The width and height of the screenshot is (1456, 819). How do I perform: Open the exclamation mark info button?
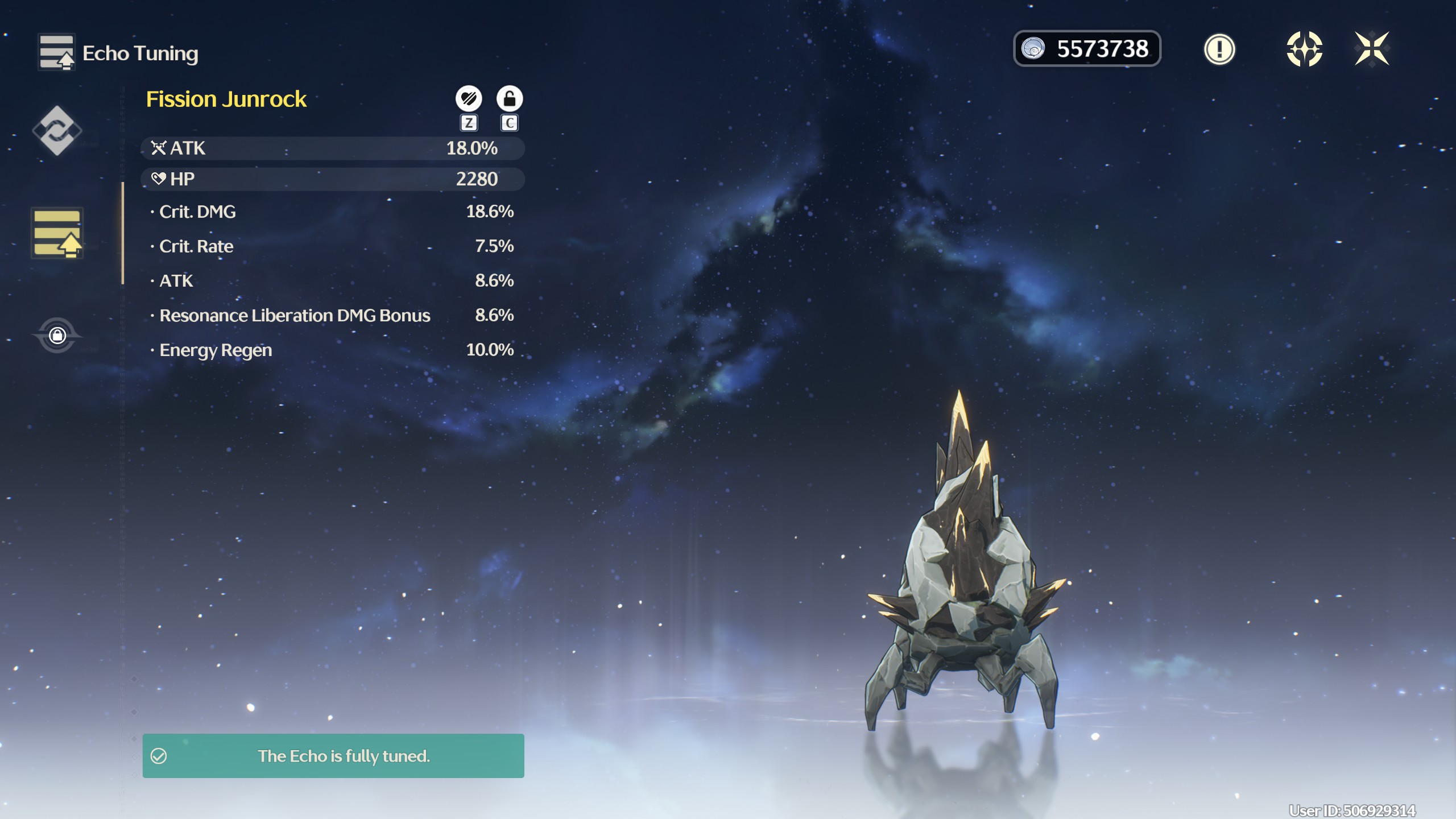coord(1219,49)
